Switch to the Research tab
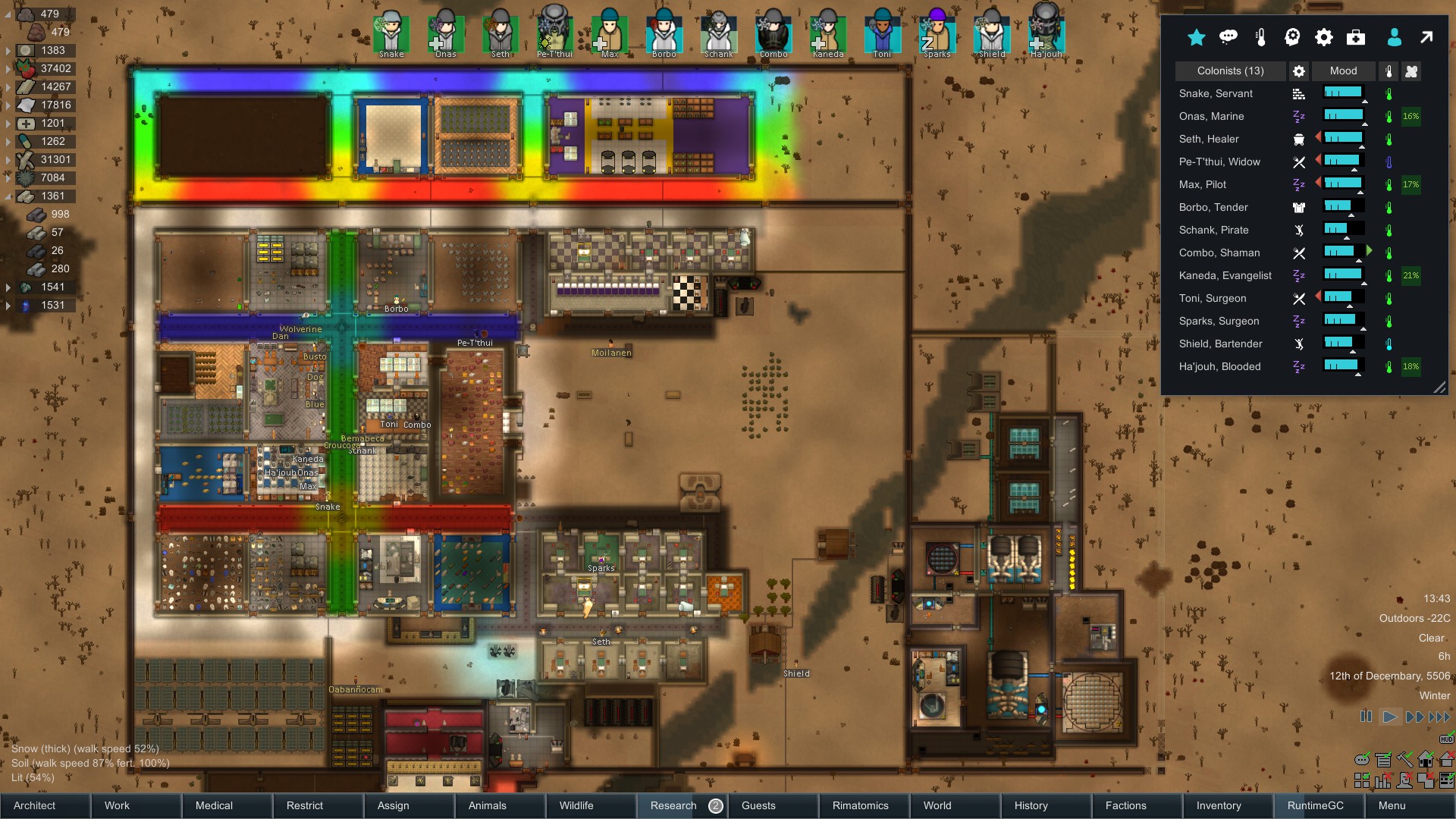 [x=672, y=805]
